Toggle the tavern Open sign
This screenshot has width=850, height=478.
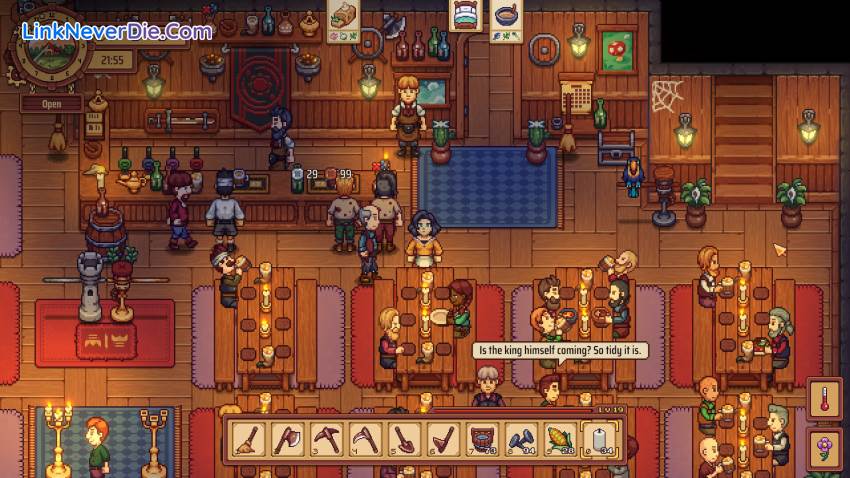point(50,103)
